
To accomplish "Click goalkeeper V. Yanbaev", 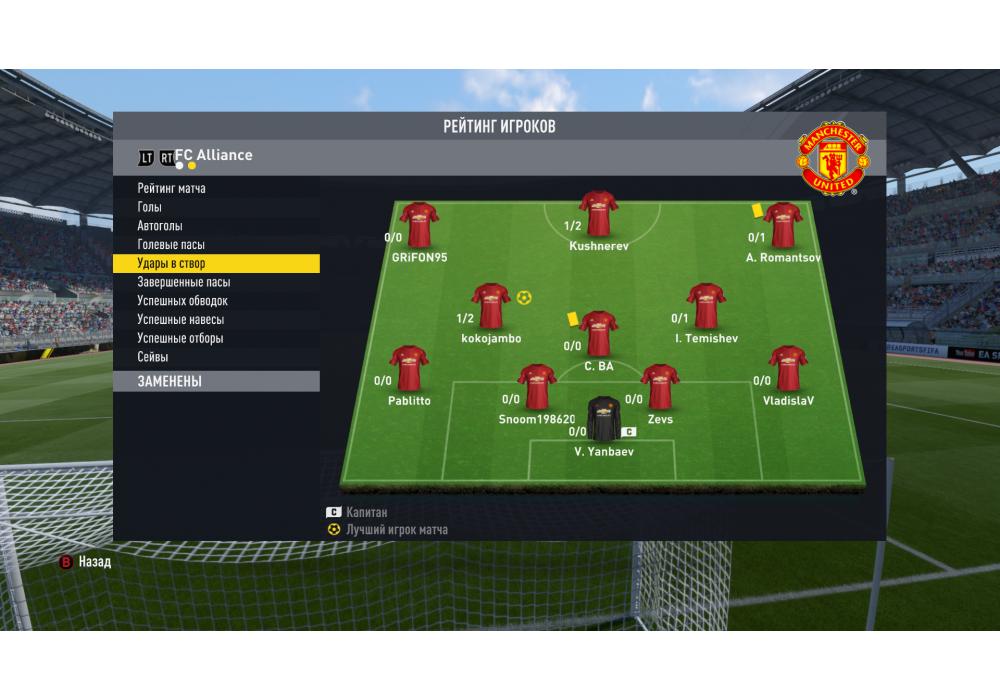I will [604, 420].
